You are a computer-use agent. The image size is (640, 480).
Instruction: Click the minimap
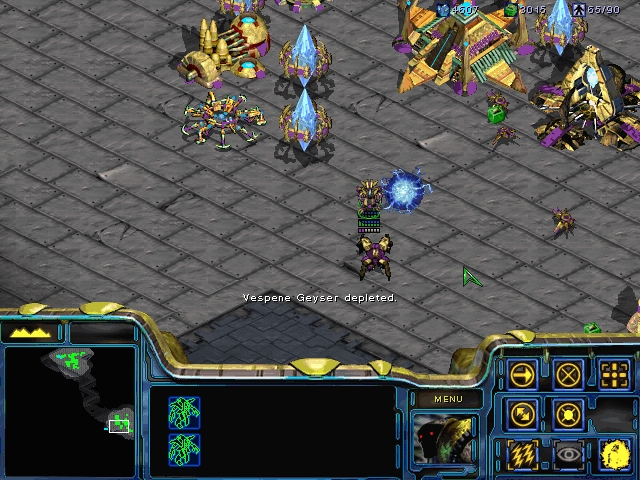click(x=70, y=410)
